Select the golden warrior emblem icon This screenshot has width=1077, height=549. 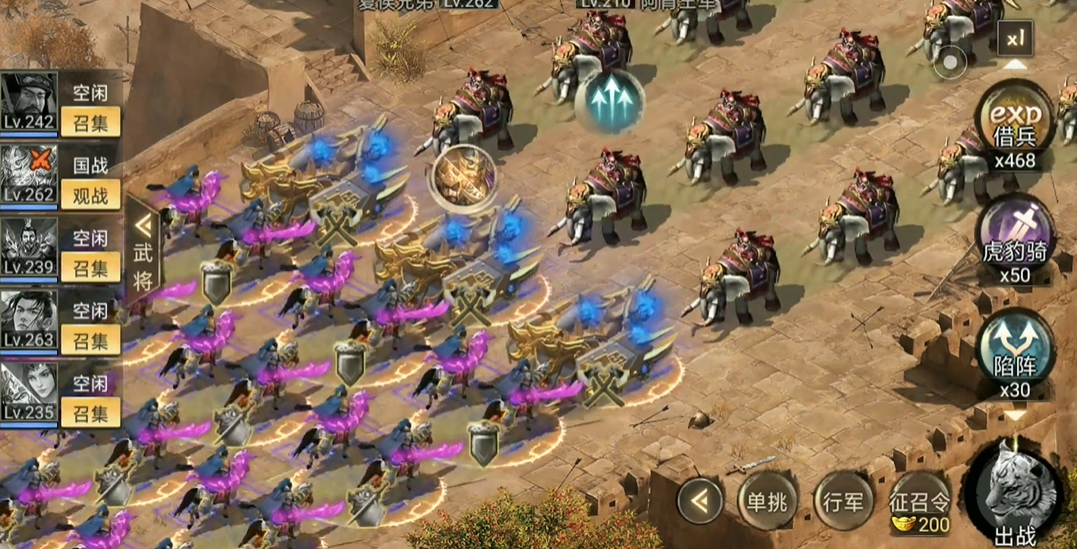click(463, 178)
